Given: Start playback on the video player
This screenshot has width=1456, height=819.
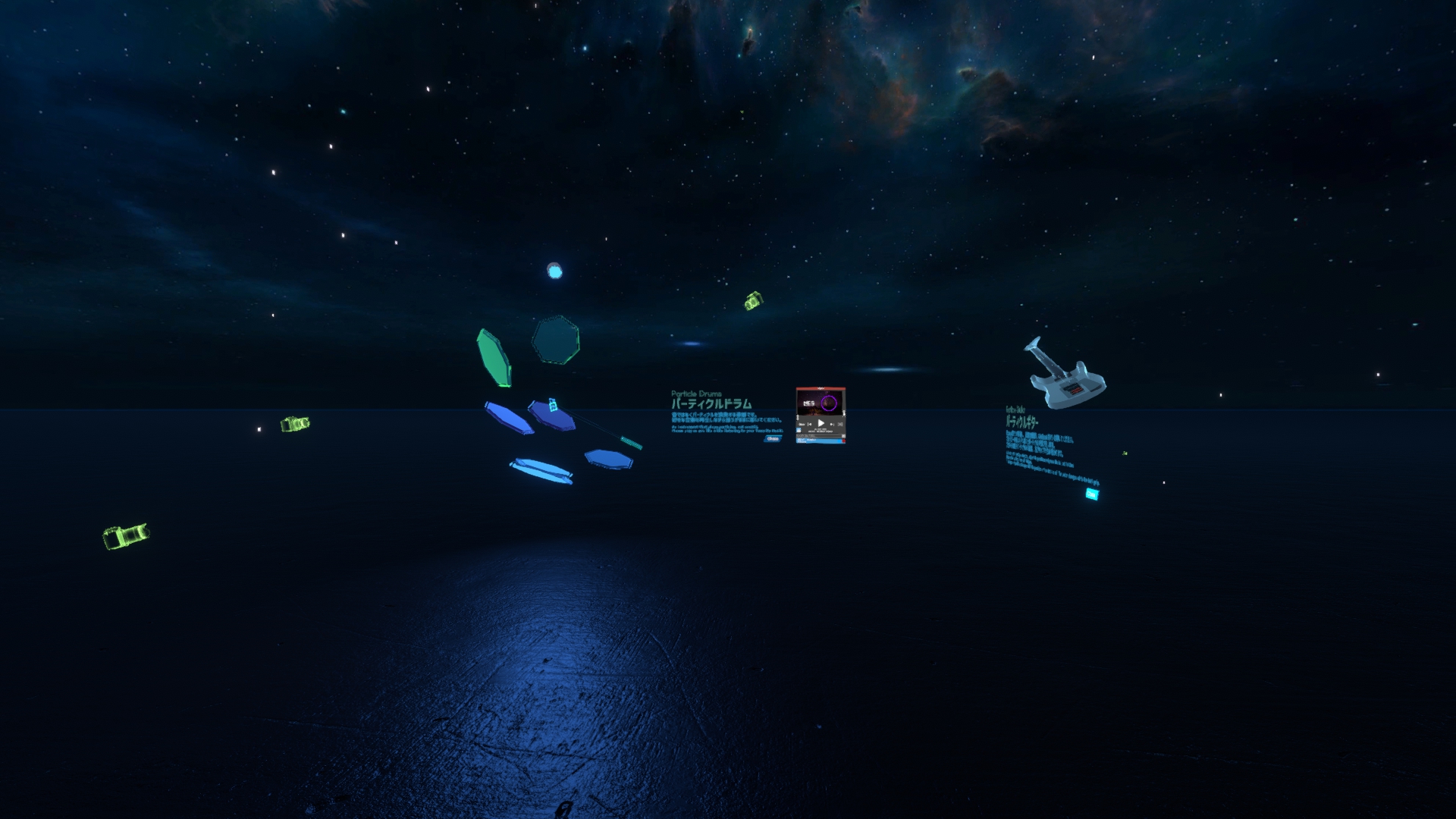Looking at the screenshot, I should pos(821,423).
